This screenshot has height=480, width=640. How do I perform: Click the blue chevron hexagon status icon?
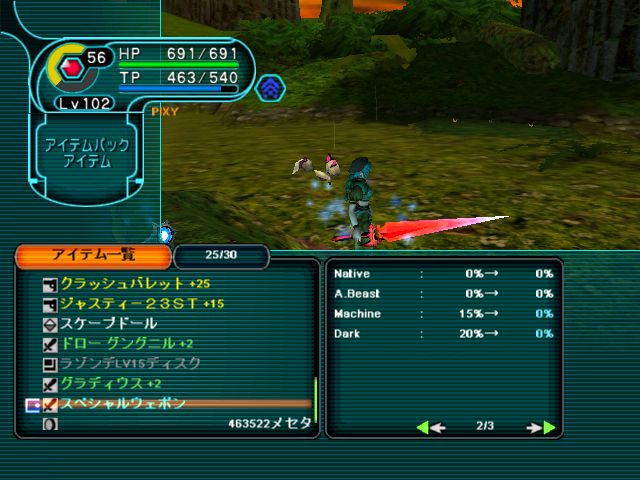point(268,90)
